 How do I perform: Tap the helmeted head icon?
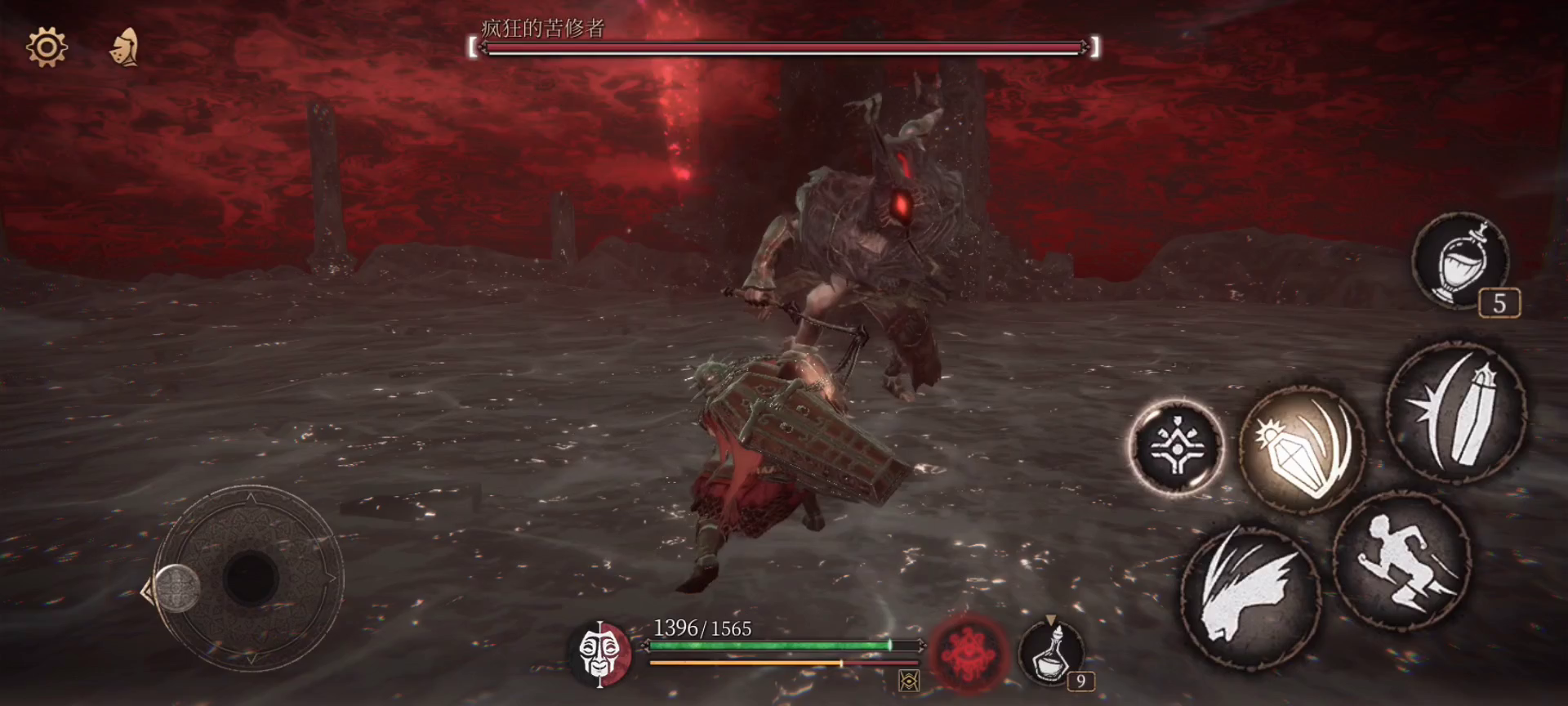pyautogui.click(x=125, y=47)
